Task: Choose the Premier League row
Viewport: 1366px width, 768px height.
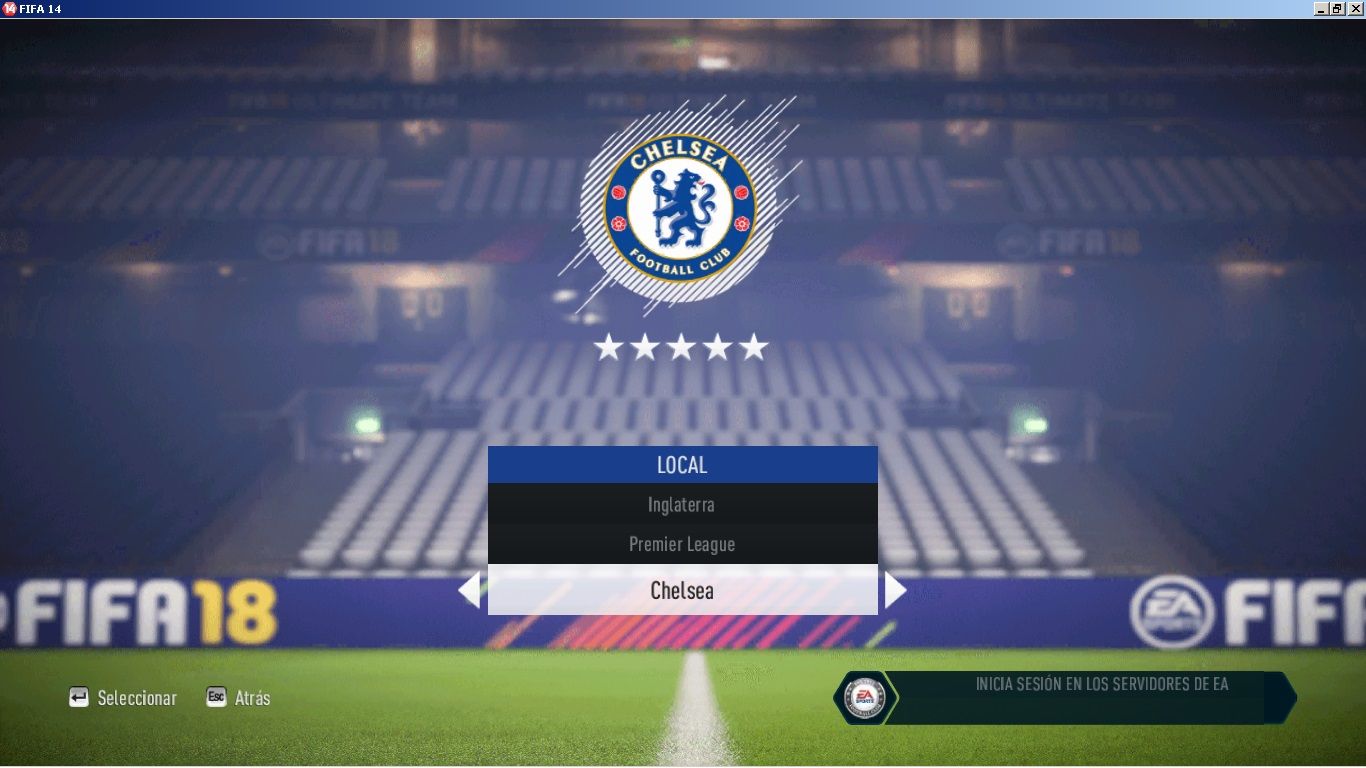Action: coord(682,545)
